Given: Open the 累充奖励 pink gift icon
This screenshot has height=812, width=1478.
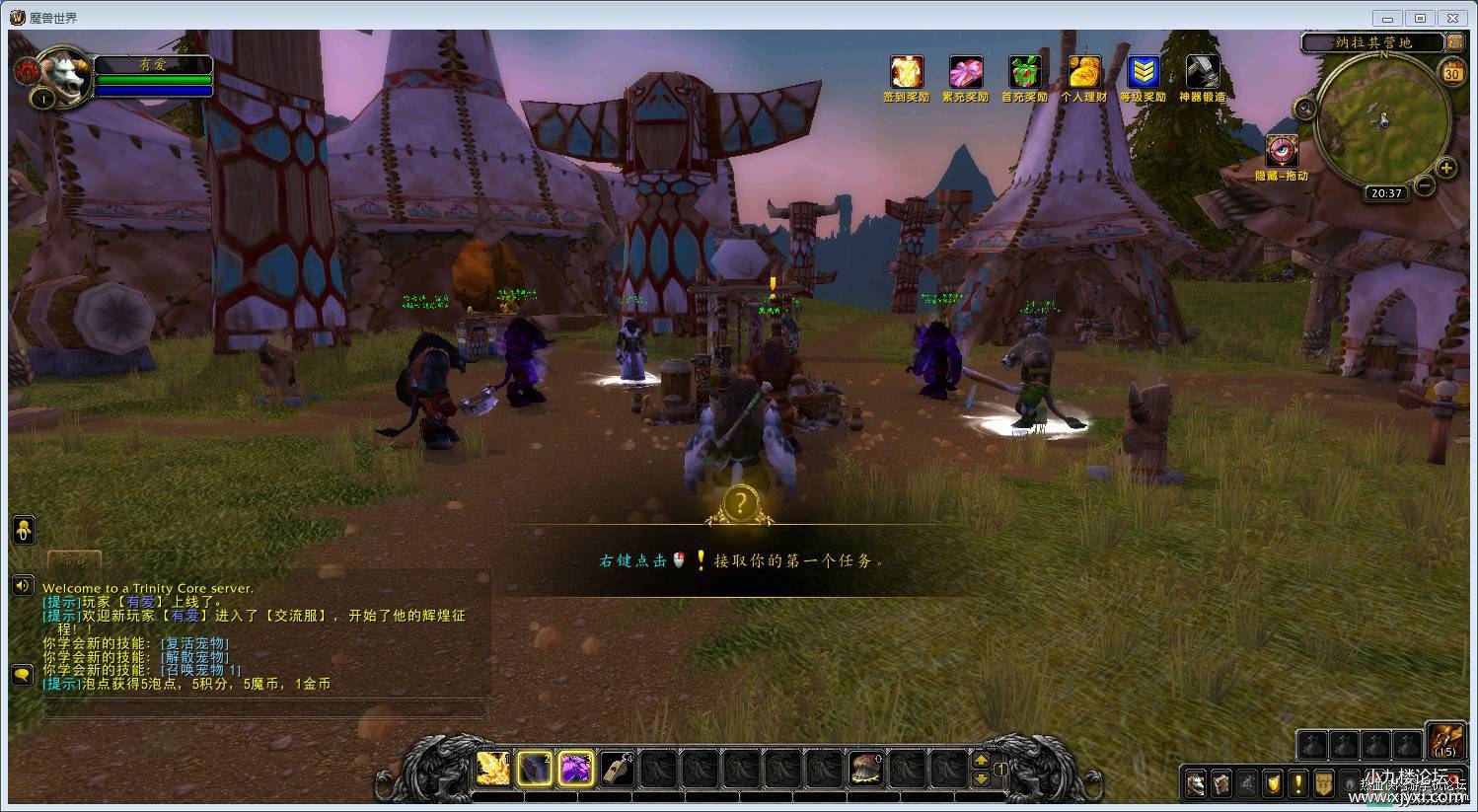Looking at the screenshot, I should point(965,73).
